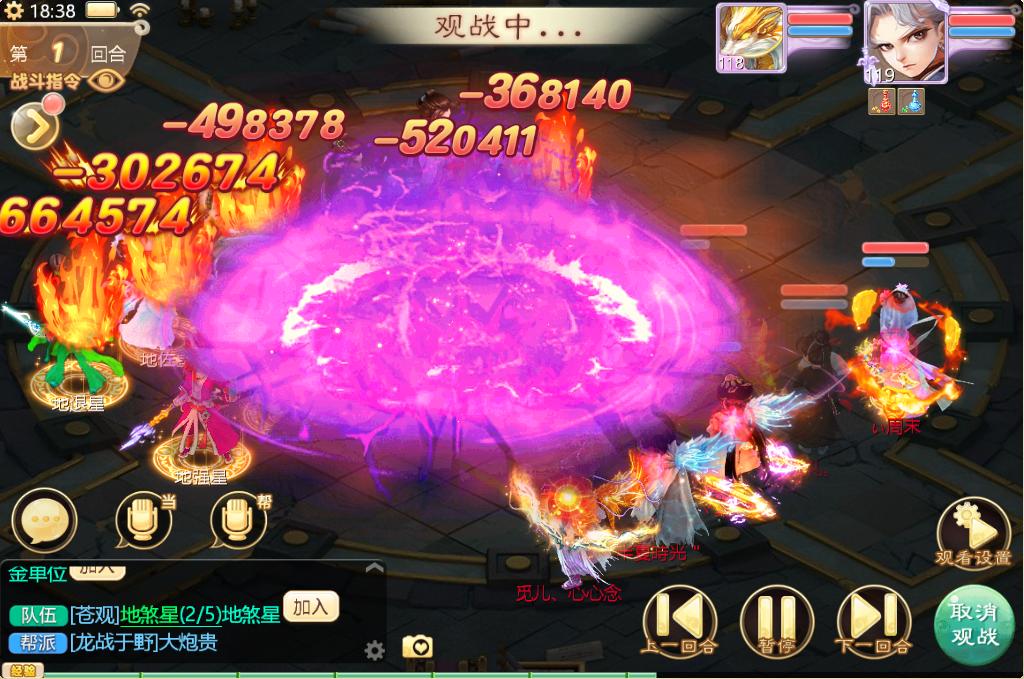
Task: Click the 队伍 team channel tag
Action: coord(38,614)
